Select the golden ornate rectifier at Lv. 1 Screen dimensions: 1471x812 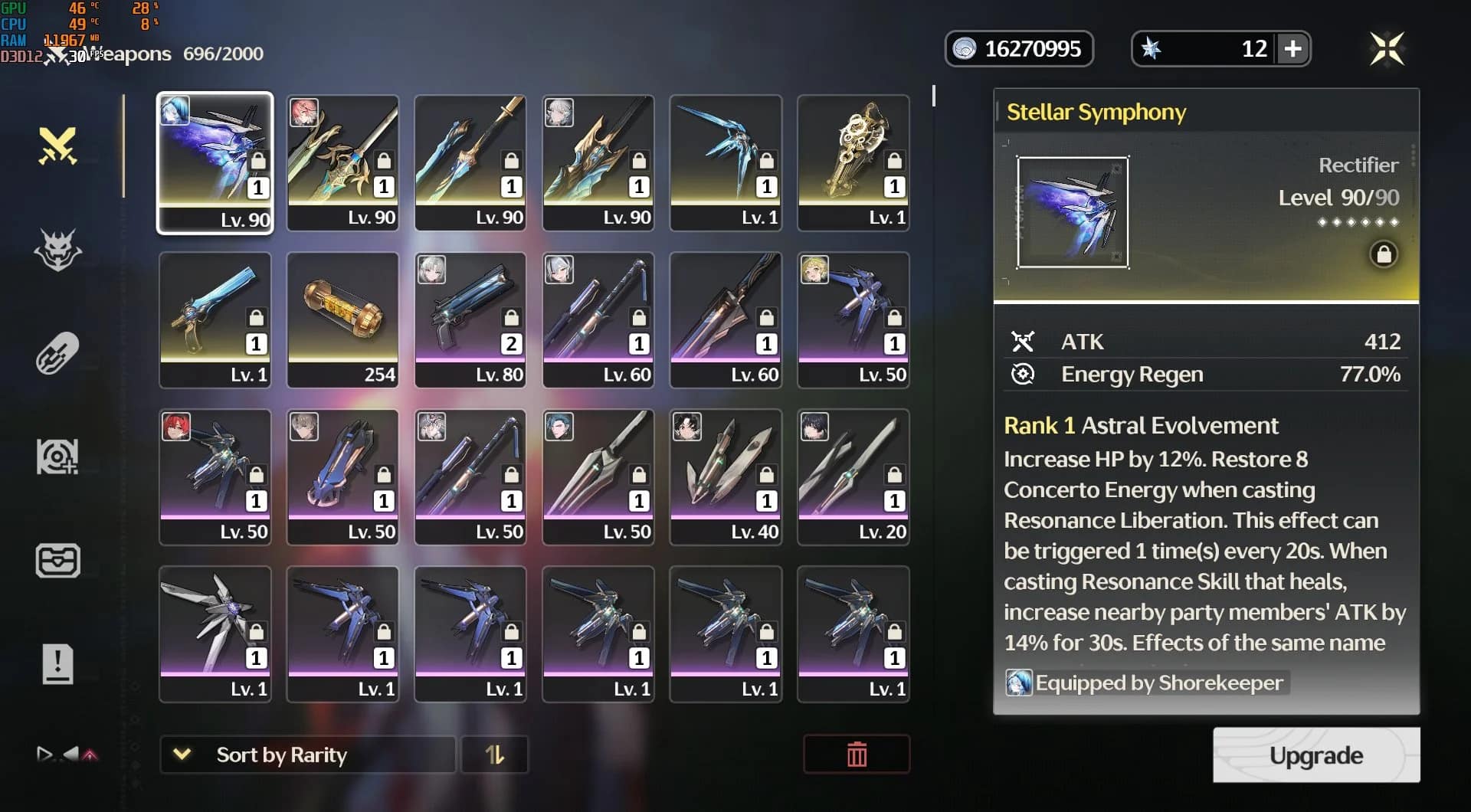853,162
